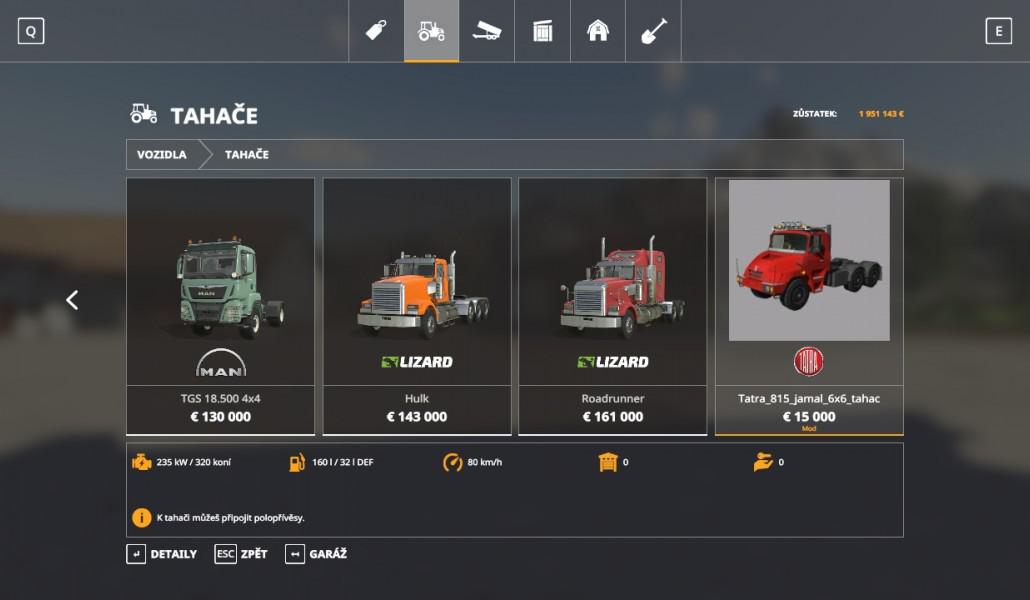This screenshot has width=1030, height=600.
Task: Switch to the container objects tab
Action: tap(542, 31)
